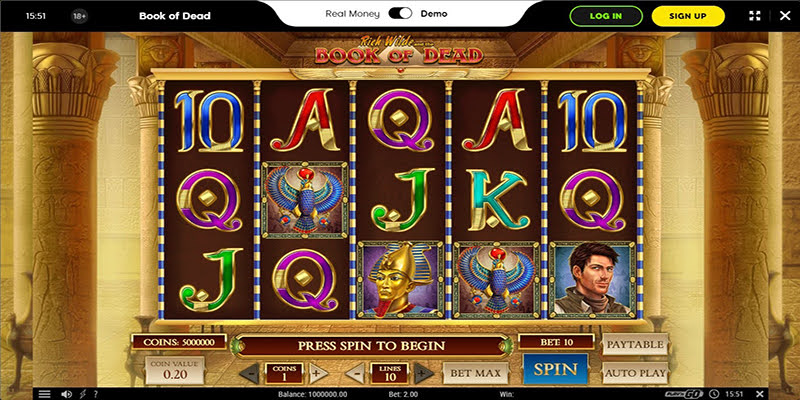800x400 pixels.
Task: Increase the number of lines
Action: 423,373
